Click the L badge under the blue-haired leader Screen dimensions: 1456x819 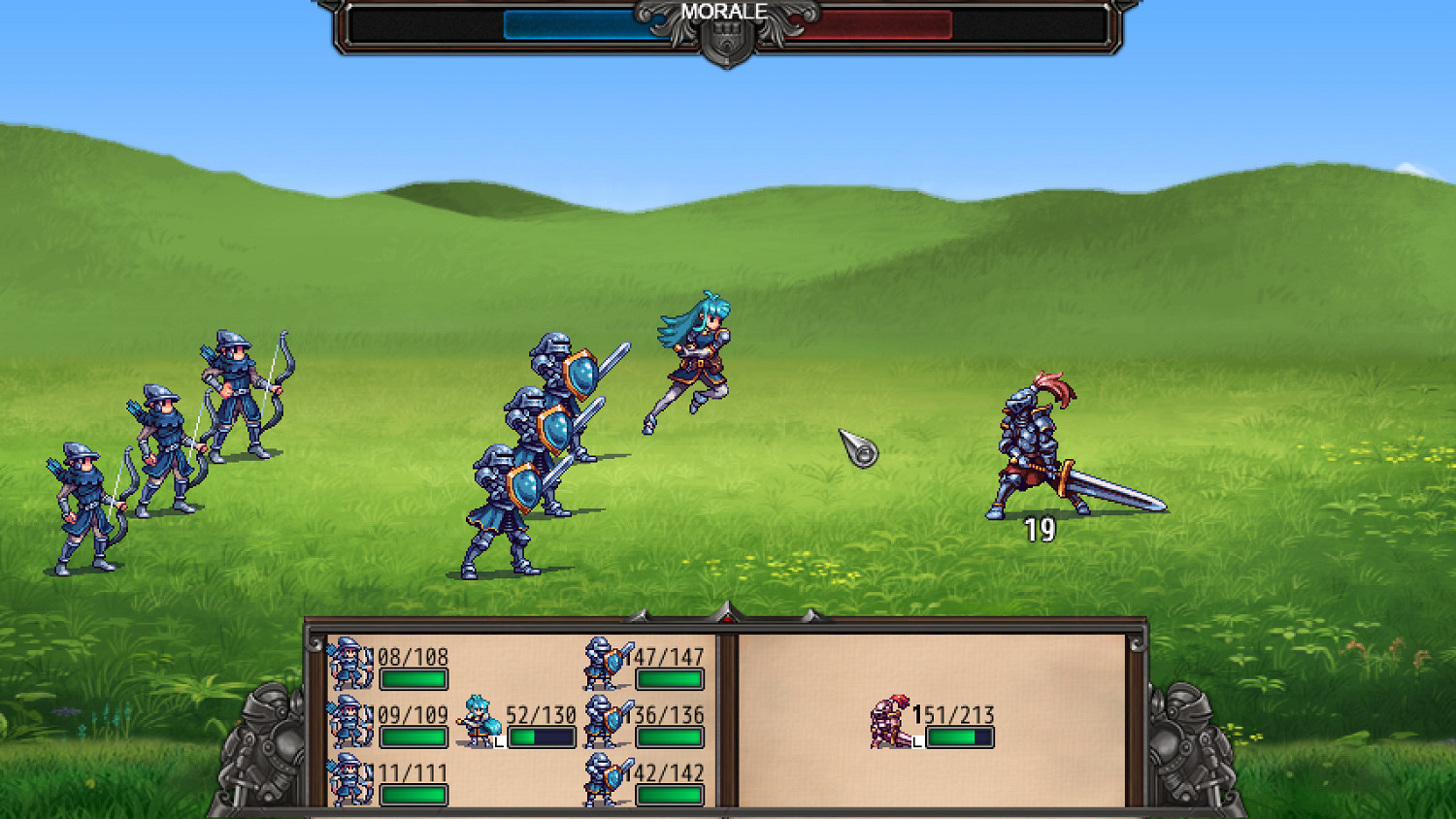coord(500,740)
